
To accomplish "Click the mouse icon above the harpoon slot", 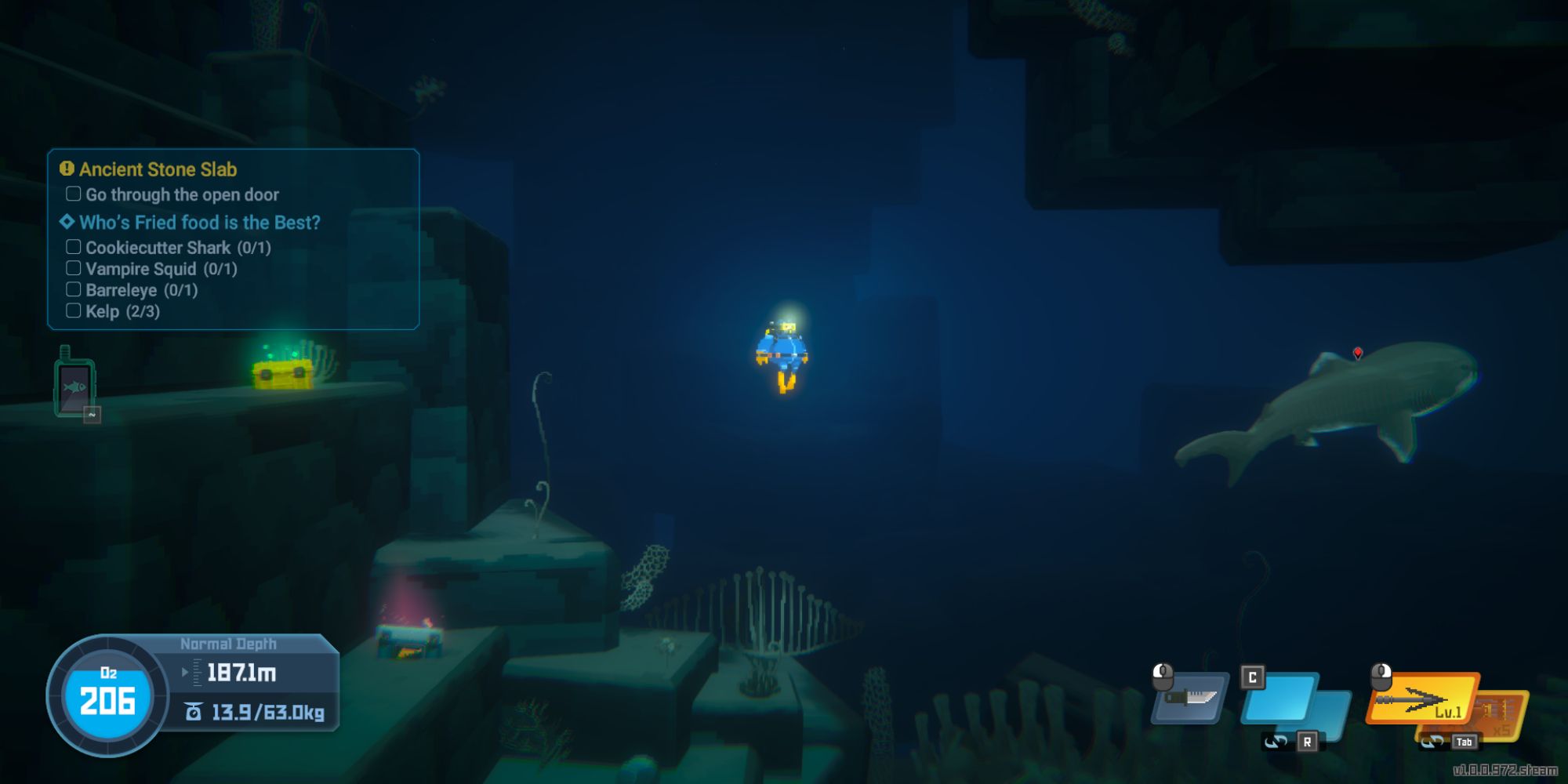I will [x=1381, y=676].
